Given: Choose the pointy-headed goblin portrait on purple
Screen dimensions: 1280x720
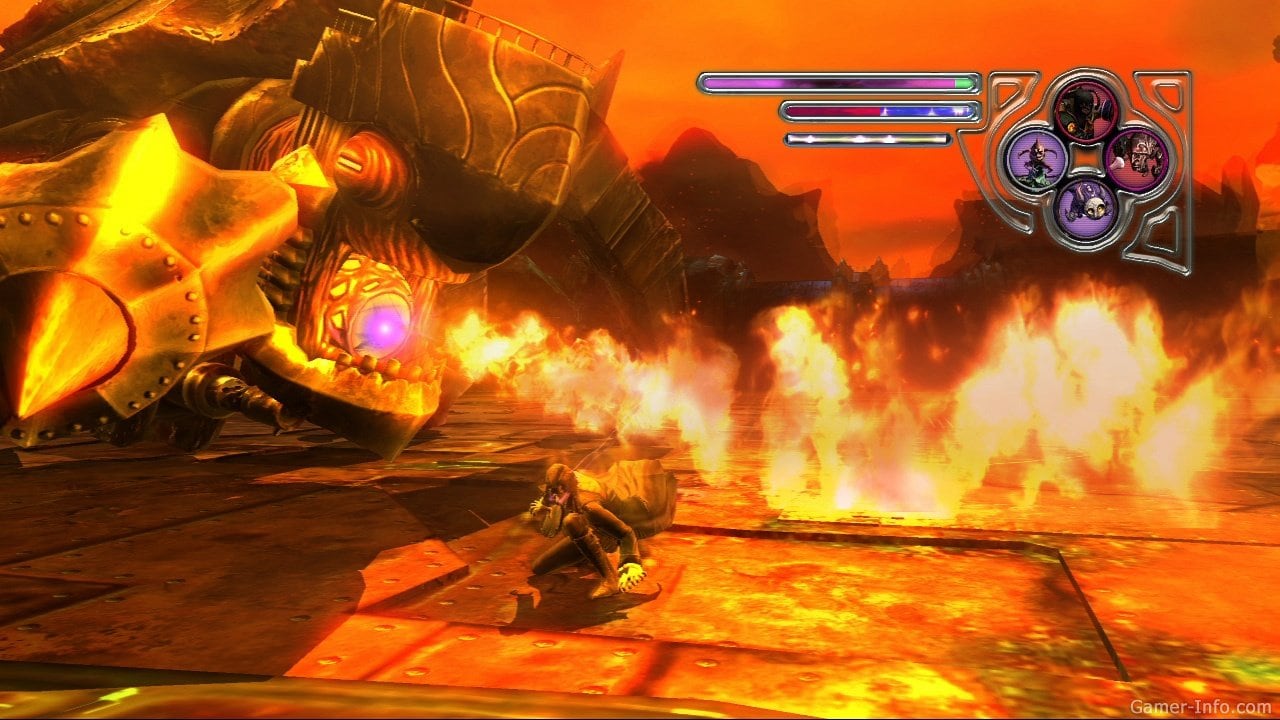Looking at the screenshot, I should (x=1035, y=158).
